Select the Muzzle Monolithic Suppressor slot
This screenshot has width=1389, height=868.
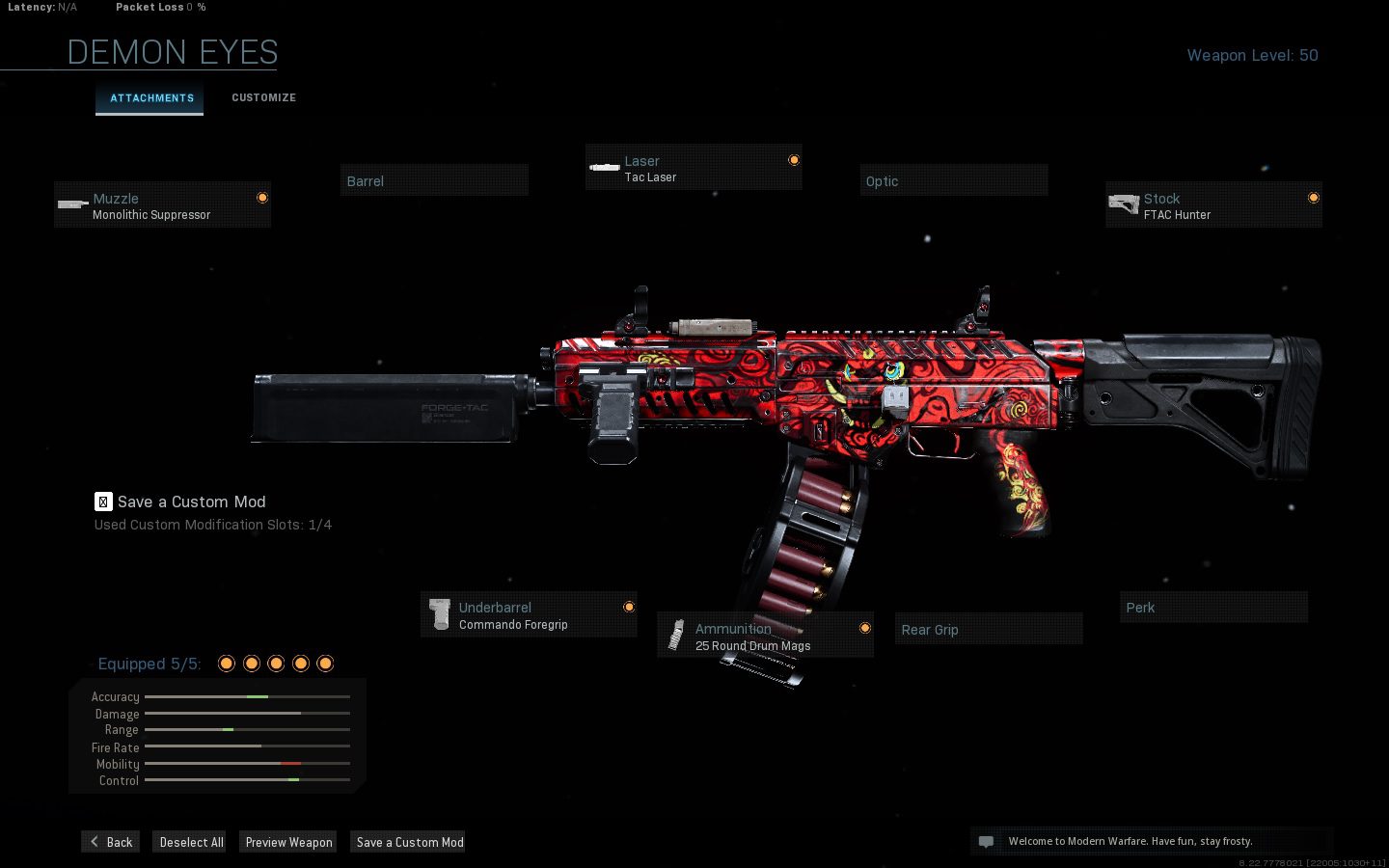pos(162,205)
